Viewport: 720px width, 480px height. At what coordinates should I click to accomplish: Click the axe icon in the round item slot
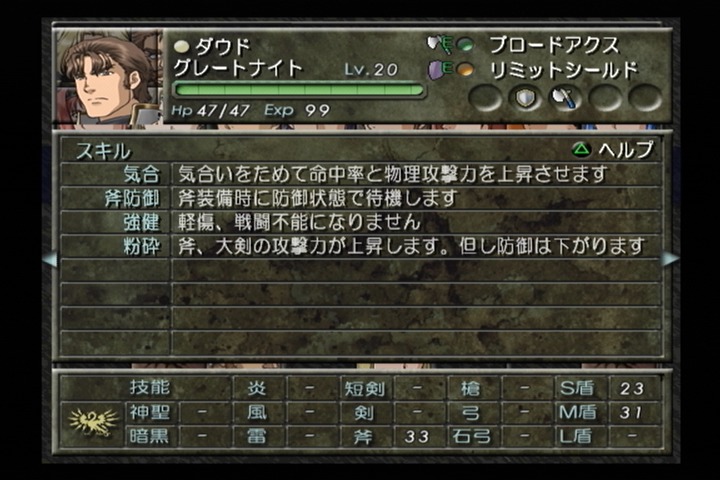566,98
